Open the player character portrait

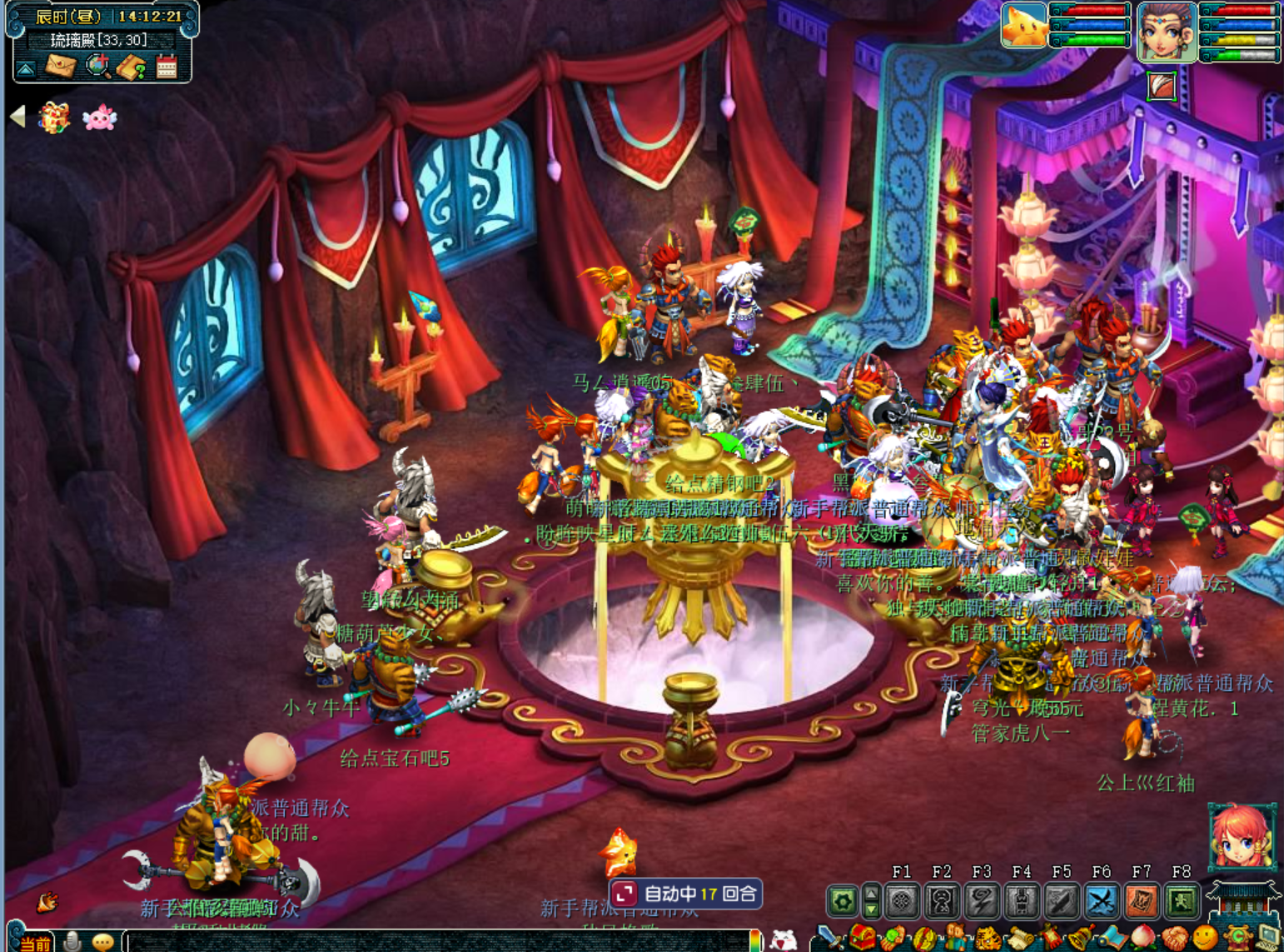pos(1167,32)
